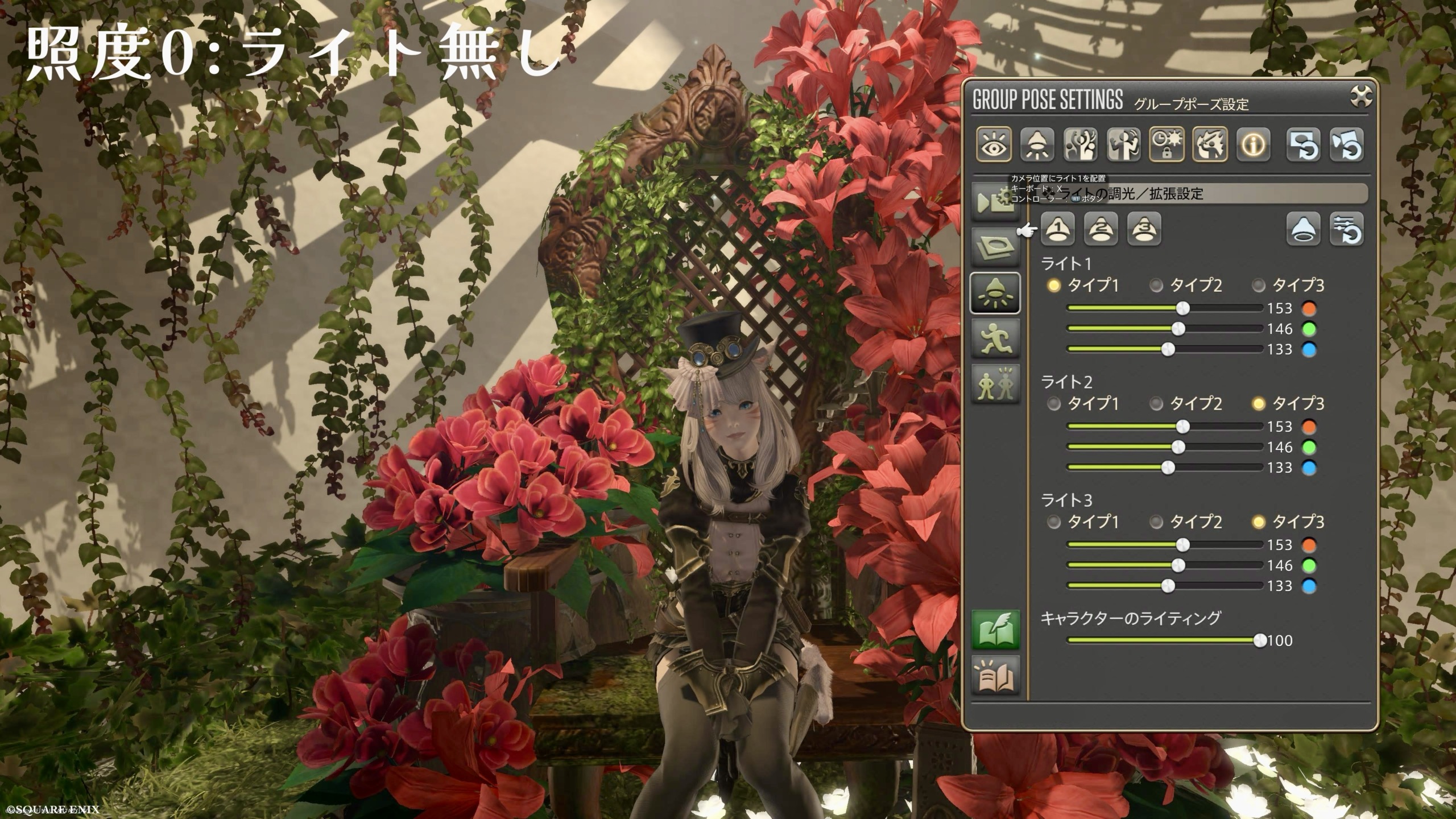Click the info icon in top row
Viewport: 1456px width, 819px height.
(x=1253, y=144)
